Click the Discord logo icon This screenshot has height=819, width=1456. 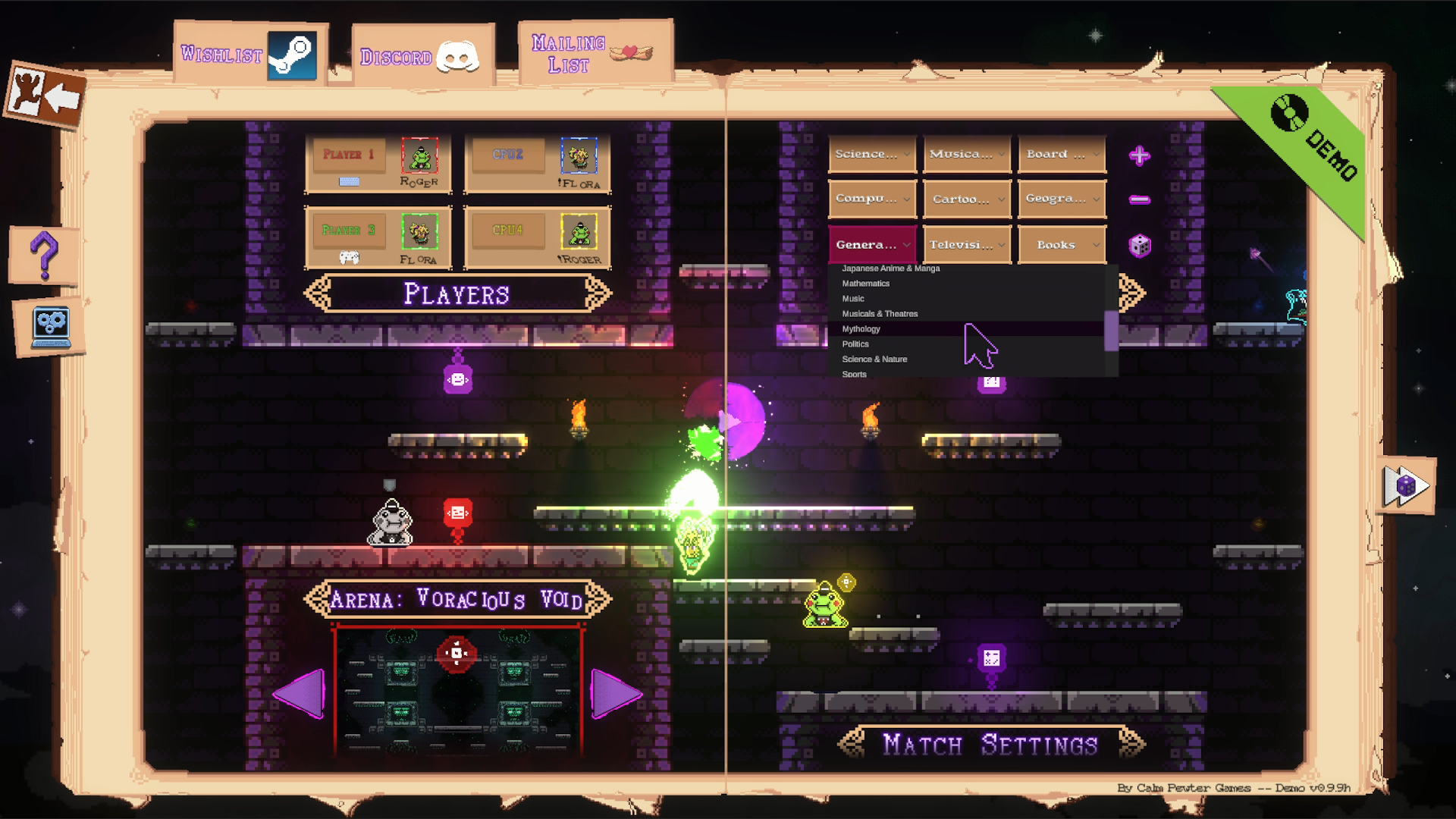(x=456, y=56)
